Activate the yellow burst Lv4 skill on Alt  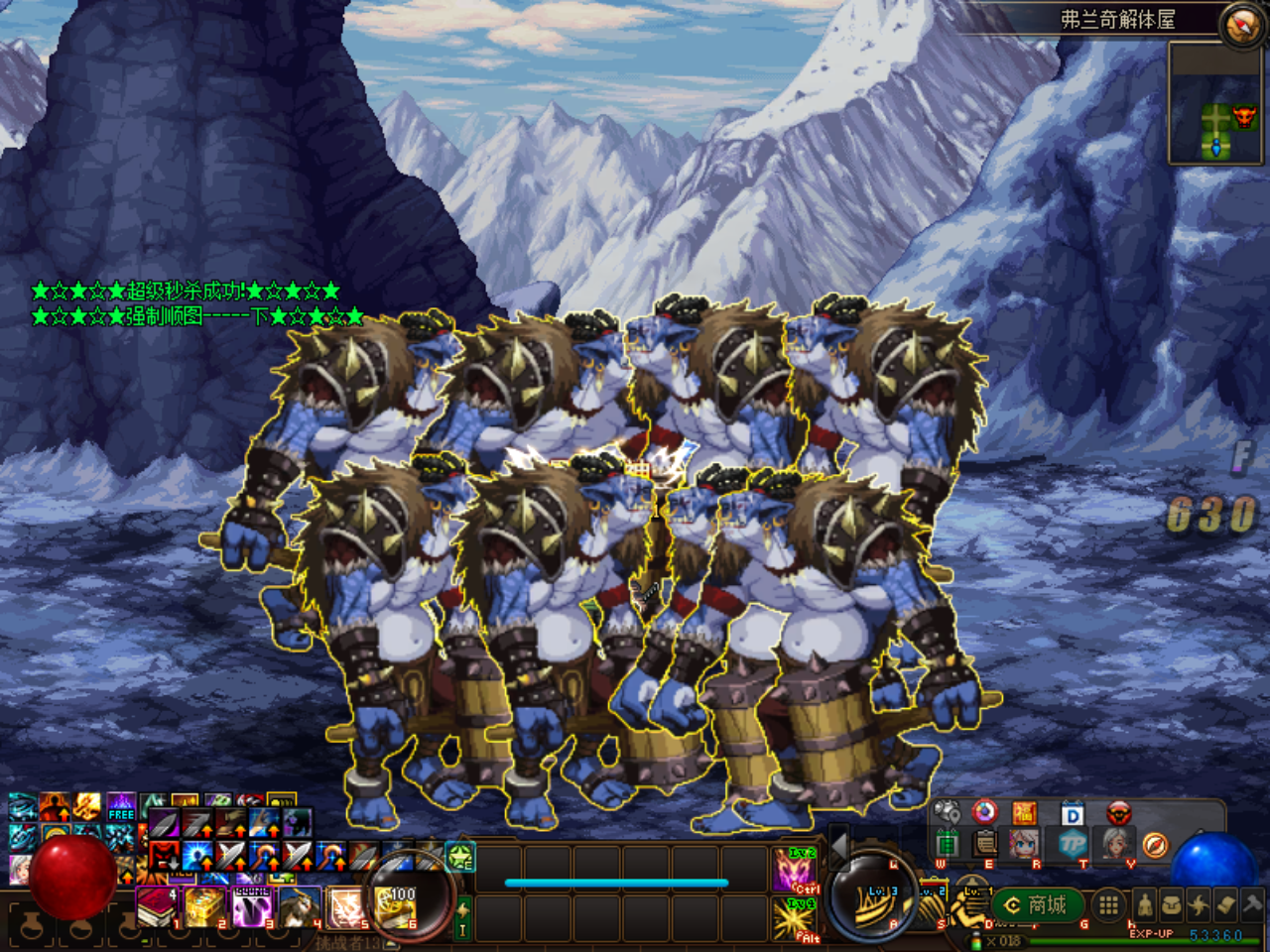pyautogui.click(x=796, y=918)
